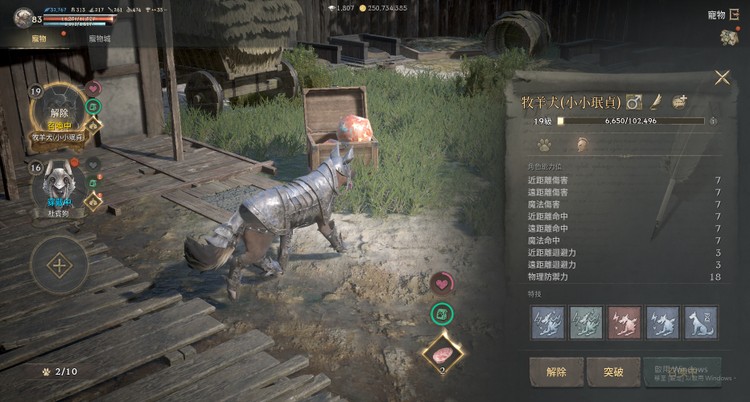Select the level 19 牧羊犬 pet portrait
This screenshot has width=750, height=402.
60,112
